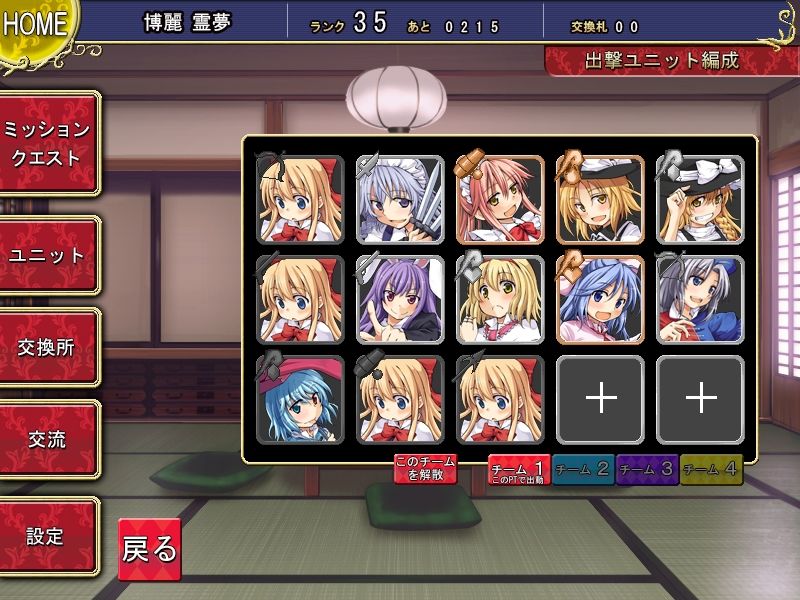Select the silver-haired unit in blue outfit
The width and height of the screenshot is (800, 600).
pos(700,299)
